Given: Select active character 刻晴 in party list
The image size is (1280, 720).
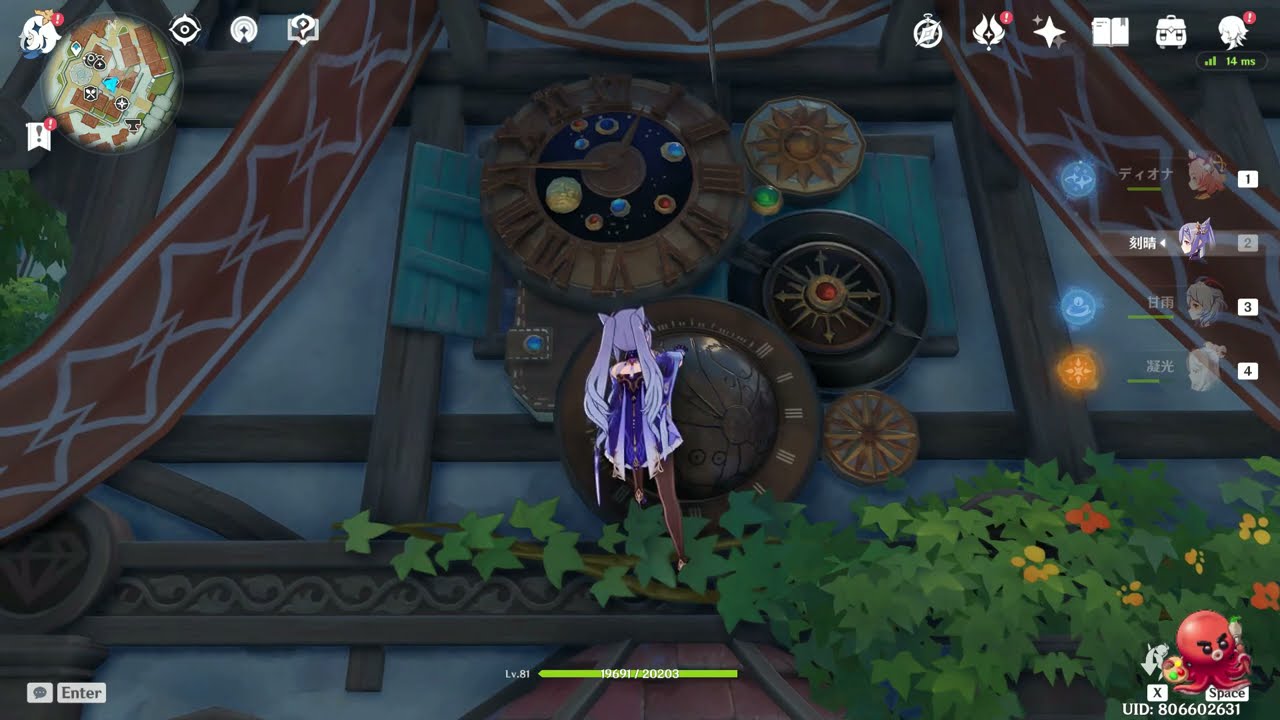Looking at the screenshot, I should tap(1196, 242).
